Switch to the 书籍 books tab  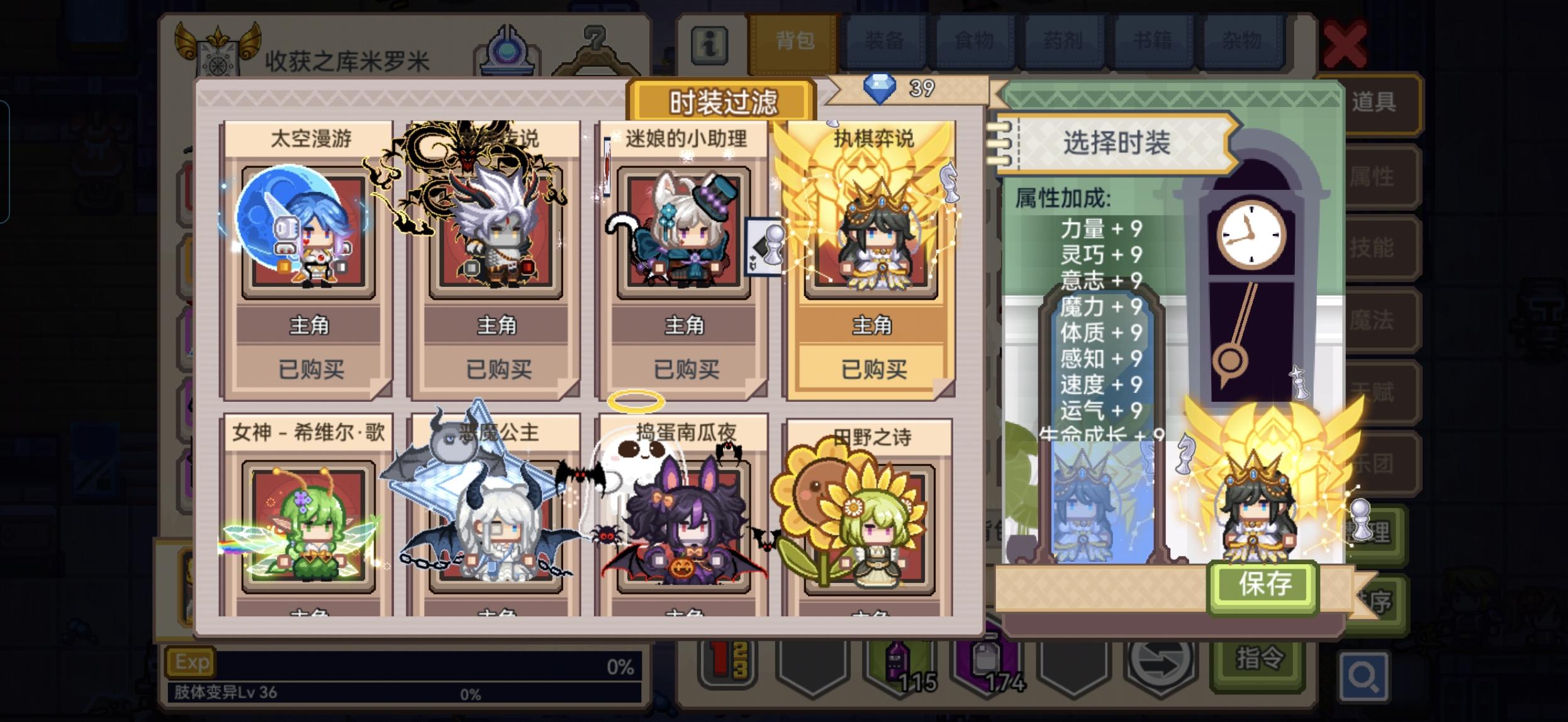(1155, 42)
